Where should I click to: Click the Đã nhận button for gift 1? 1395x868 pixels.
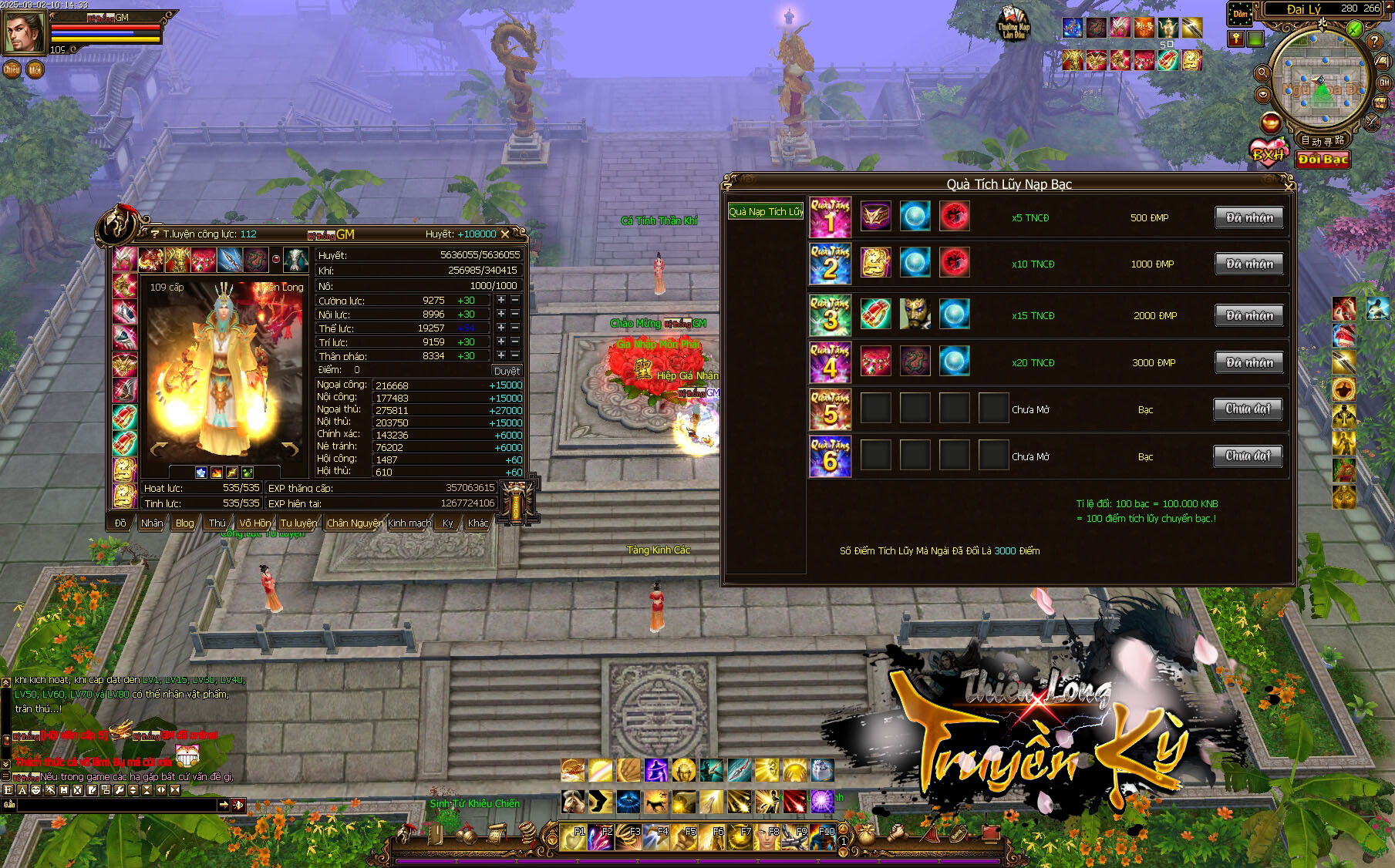tap(1249, 217)
